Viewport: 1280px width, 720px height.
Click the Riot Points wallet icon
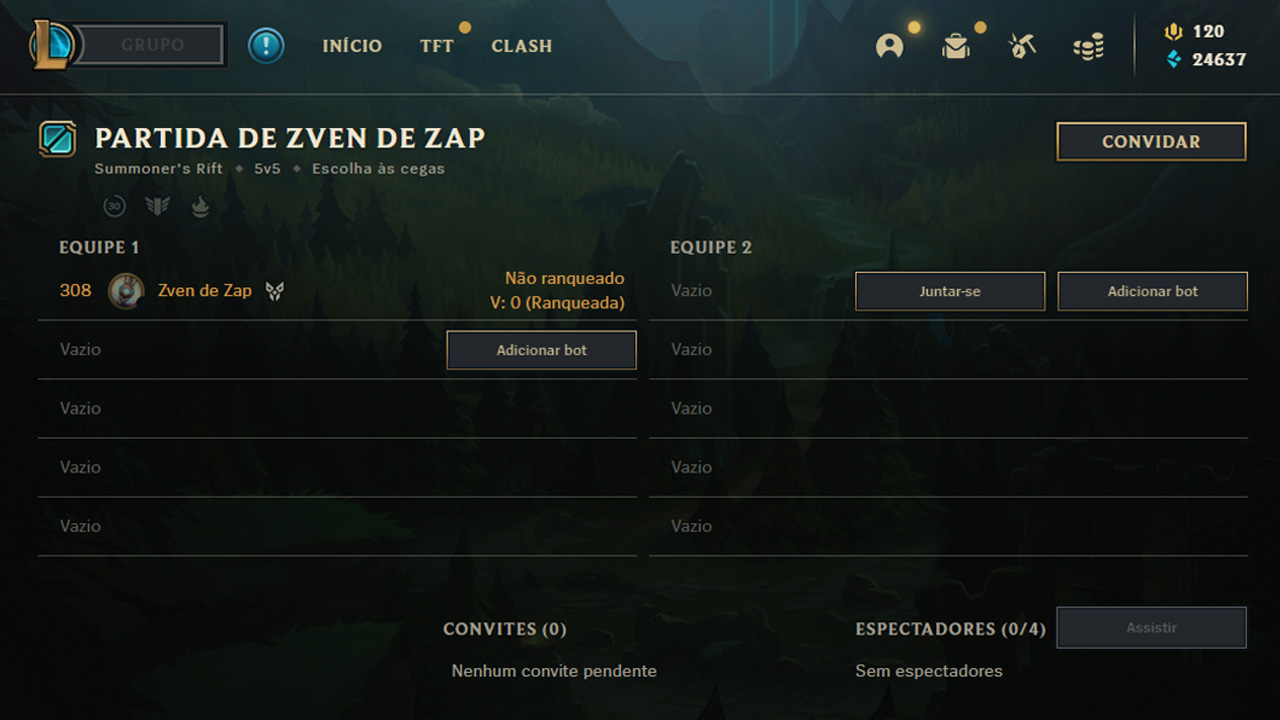1173,31
